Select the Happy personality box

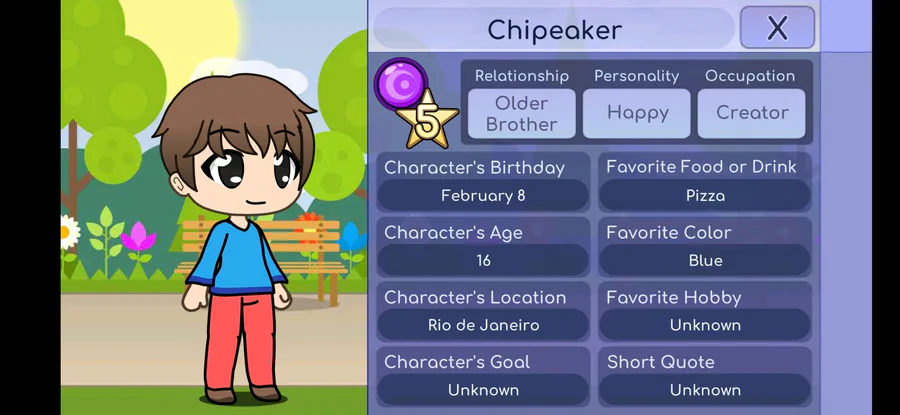637,113
